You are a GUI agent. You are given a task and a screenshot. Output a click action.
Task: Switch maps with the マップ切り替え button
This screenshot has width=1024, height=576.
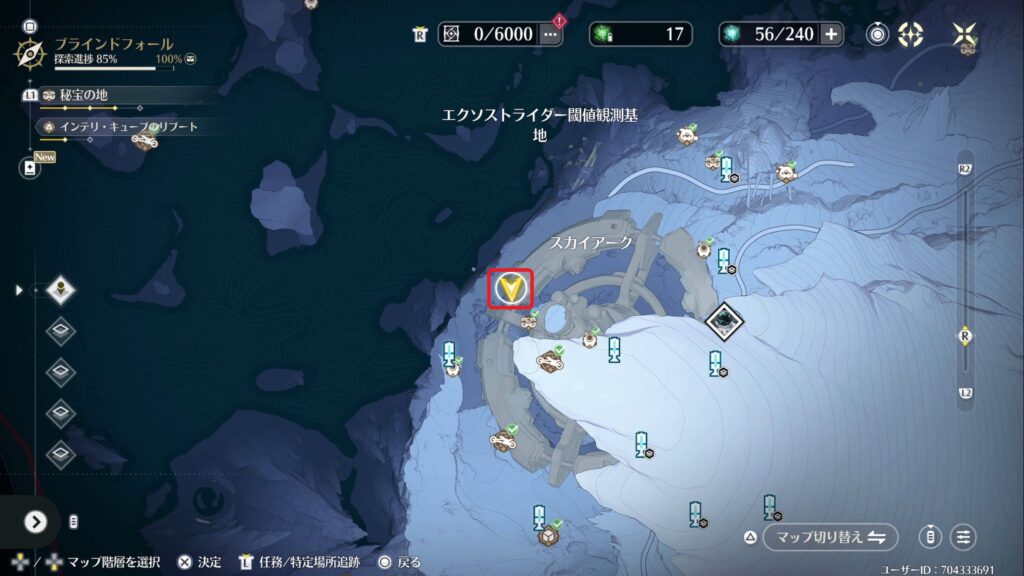point(830,537)
